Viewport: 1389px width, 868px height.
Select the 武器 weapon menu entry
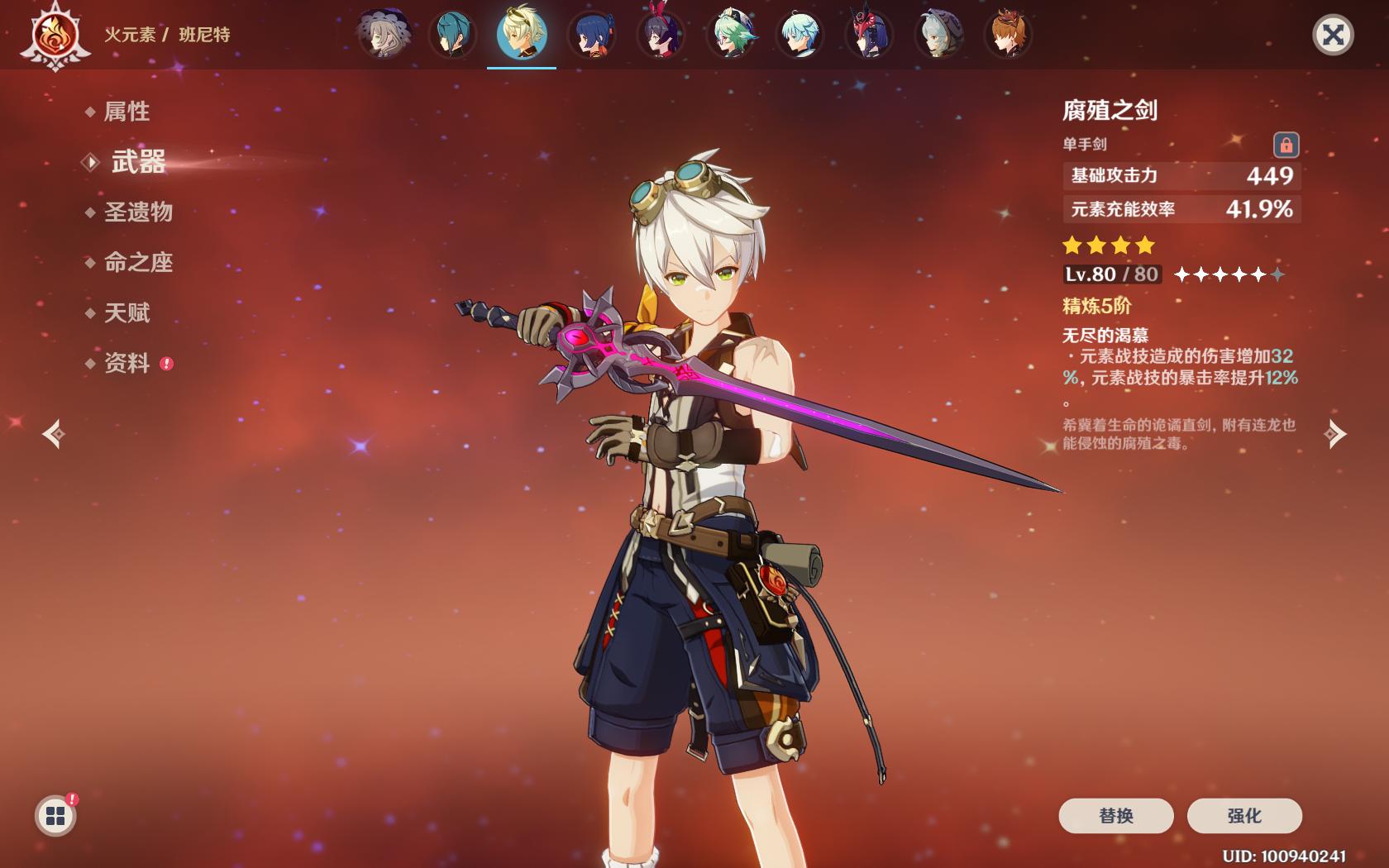[x=138, y=162]
